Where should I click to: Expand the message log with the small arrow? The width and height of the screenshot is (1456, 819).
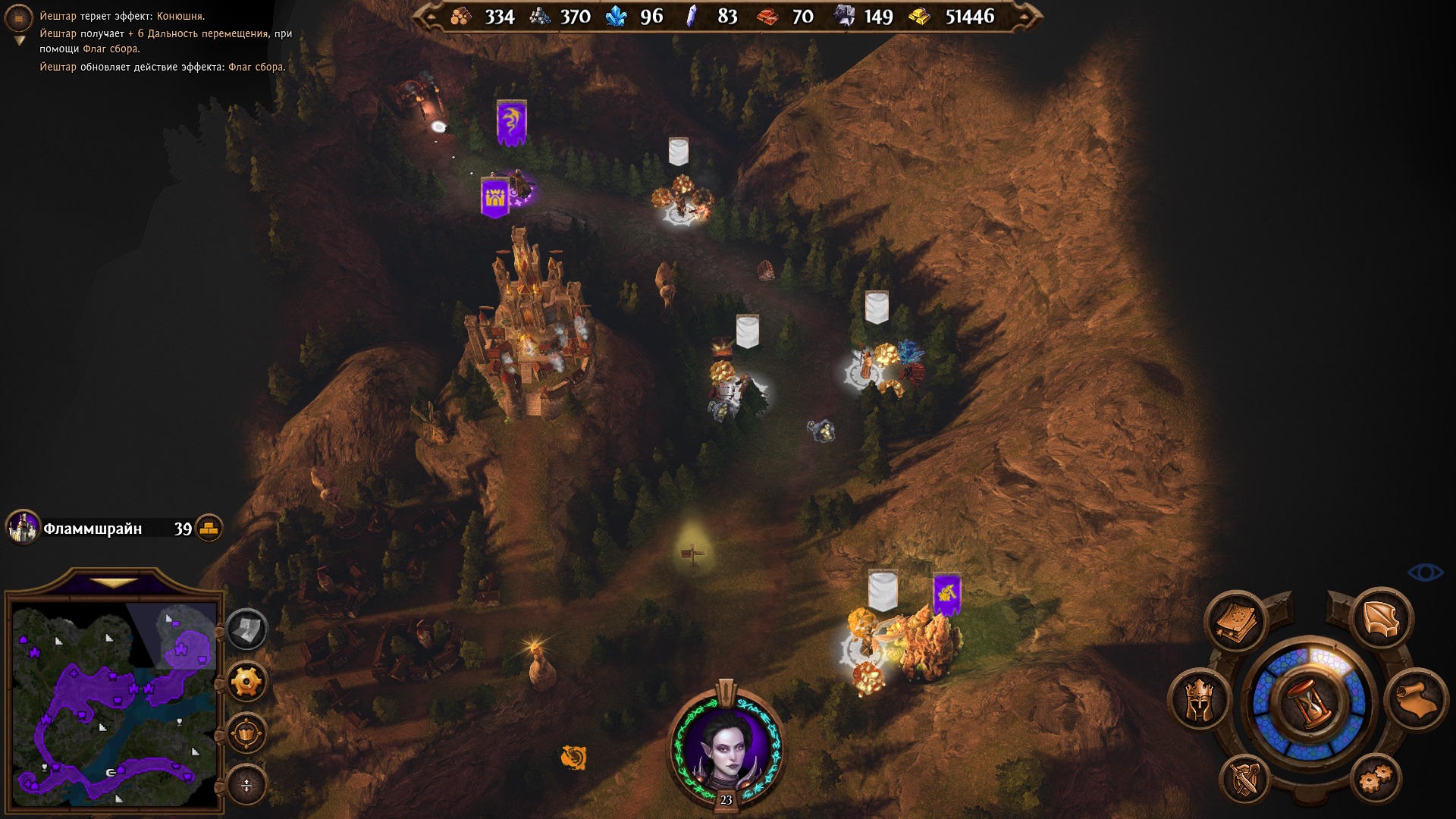pos(20,41)
